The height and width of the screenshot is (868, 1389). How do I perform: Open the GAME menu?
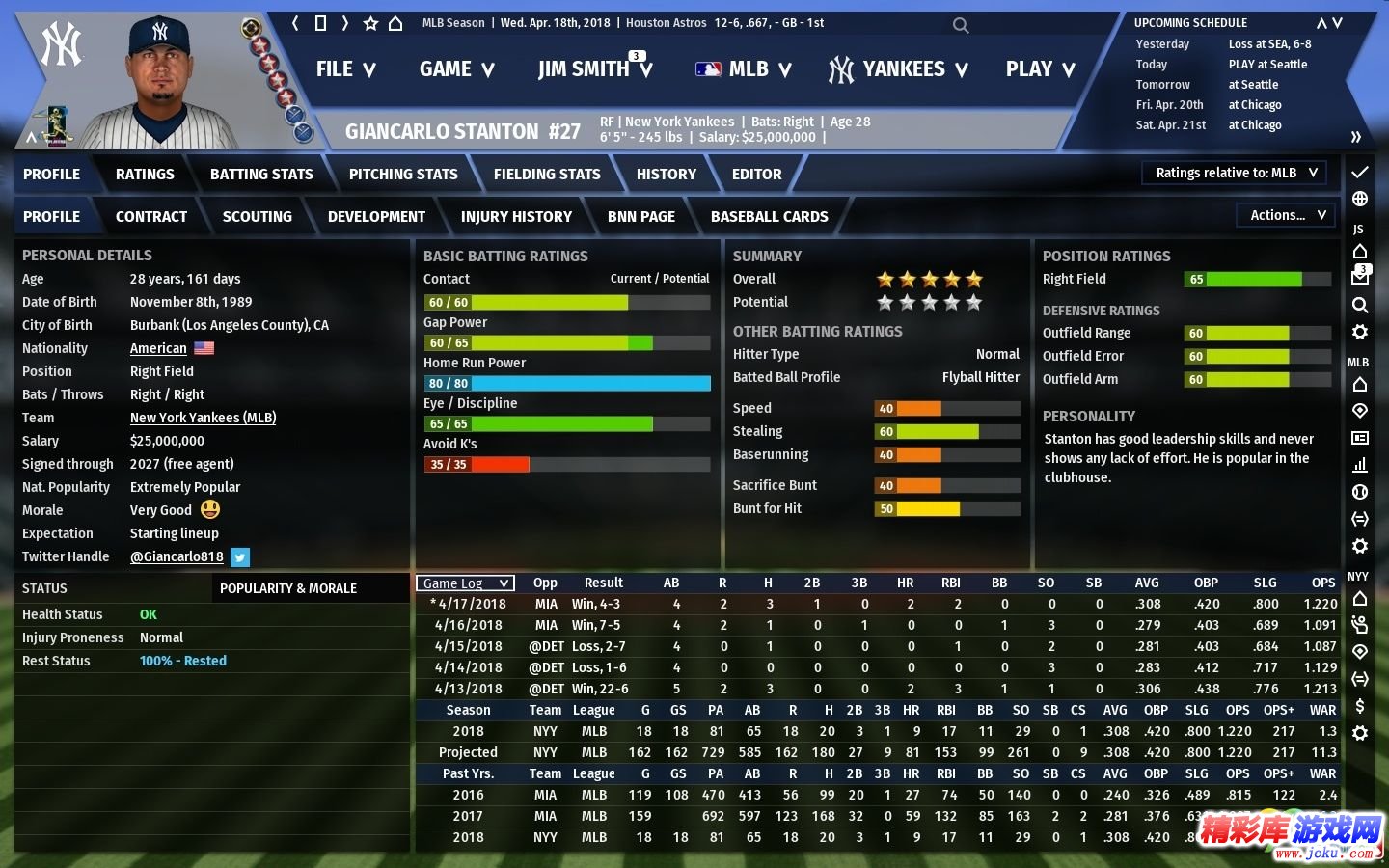point(456,69)
